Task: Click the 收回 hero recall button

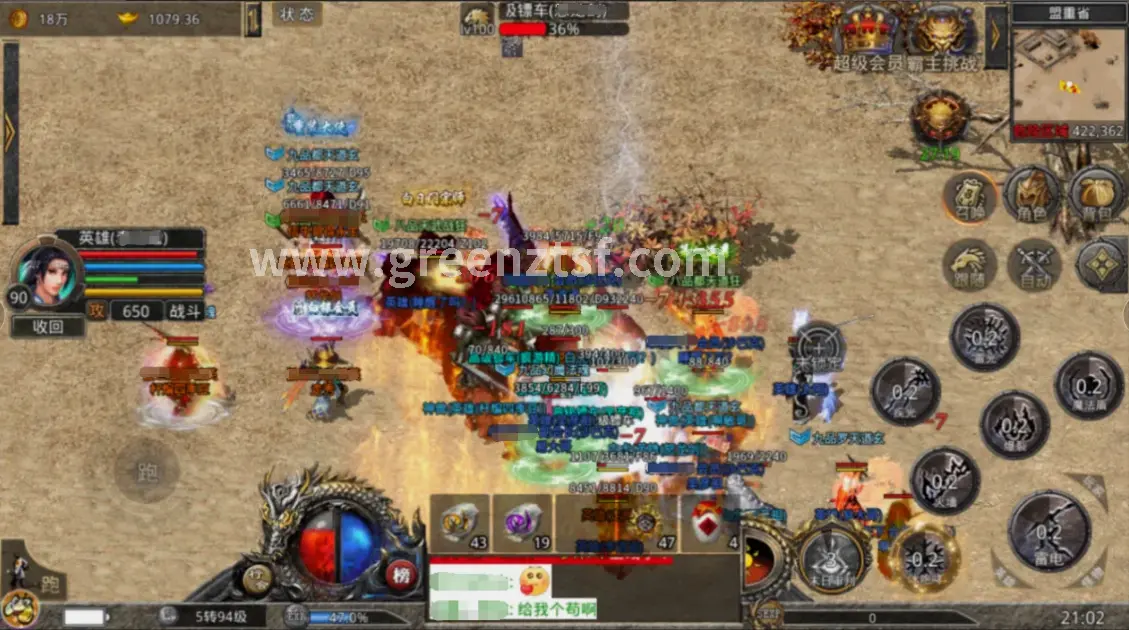Action: pos(48,327)
